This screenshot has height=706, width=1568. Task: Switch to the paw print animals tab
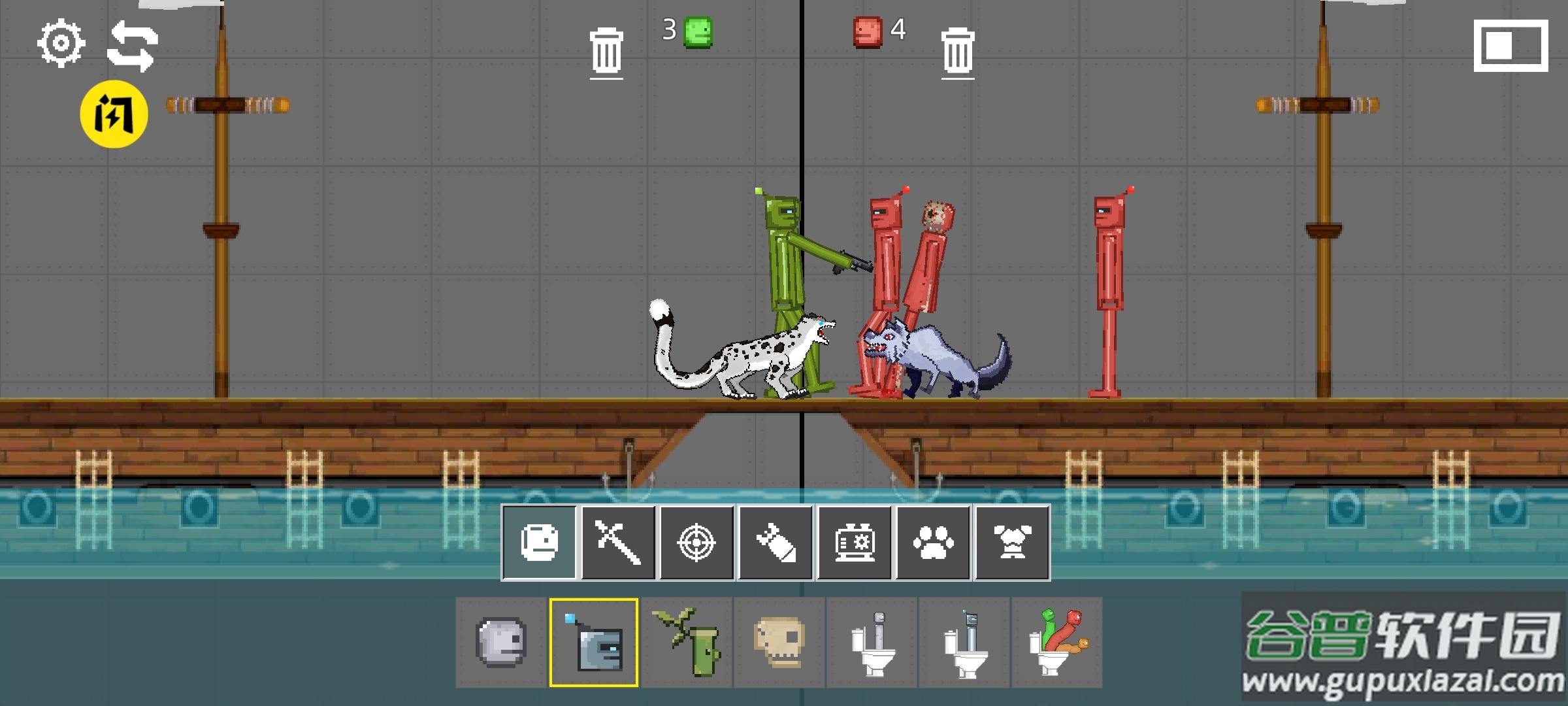point(933,543)
